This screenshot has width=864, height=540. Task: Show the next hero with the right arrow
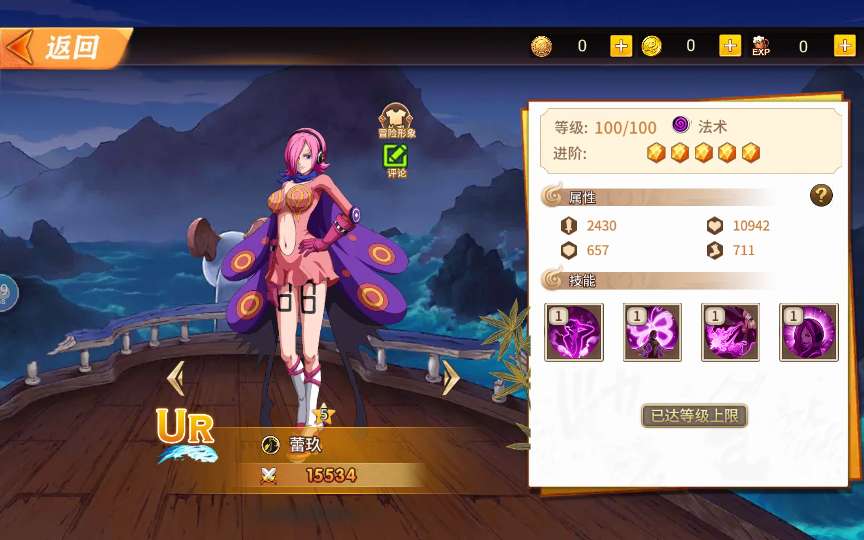coord(450,378)
